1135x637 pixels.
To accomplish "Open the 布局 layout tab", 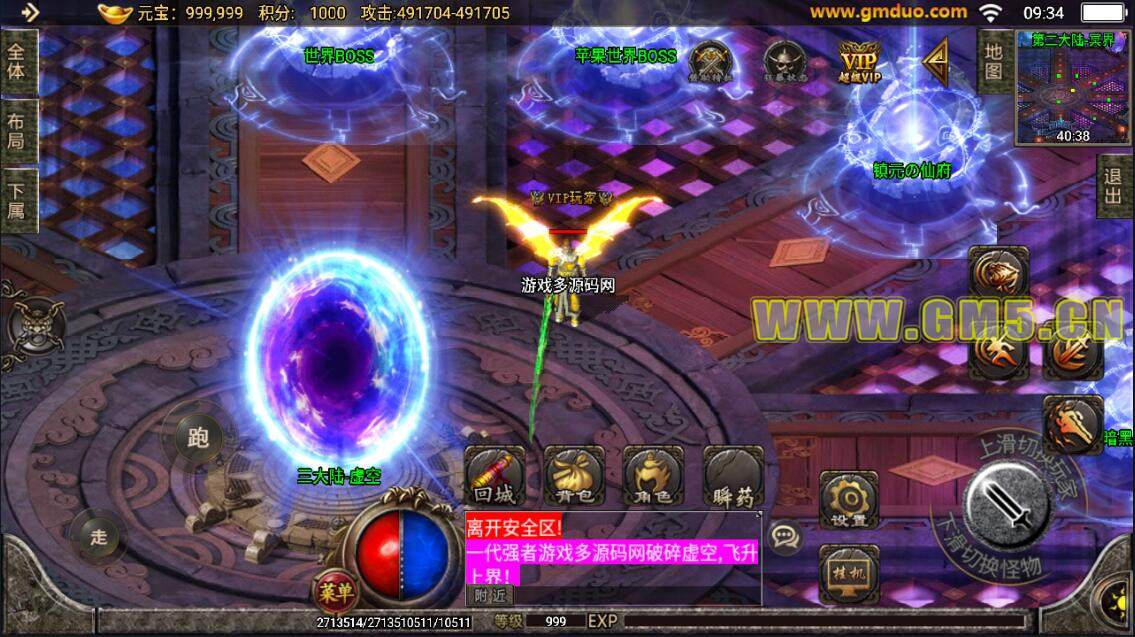I will click(x=18, y=131).
